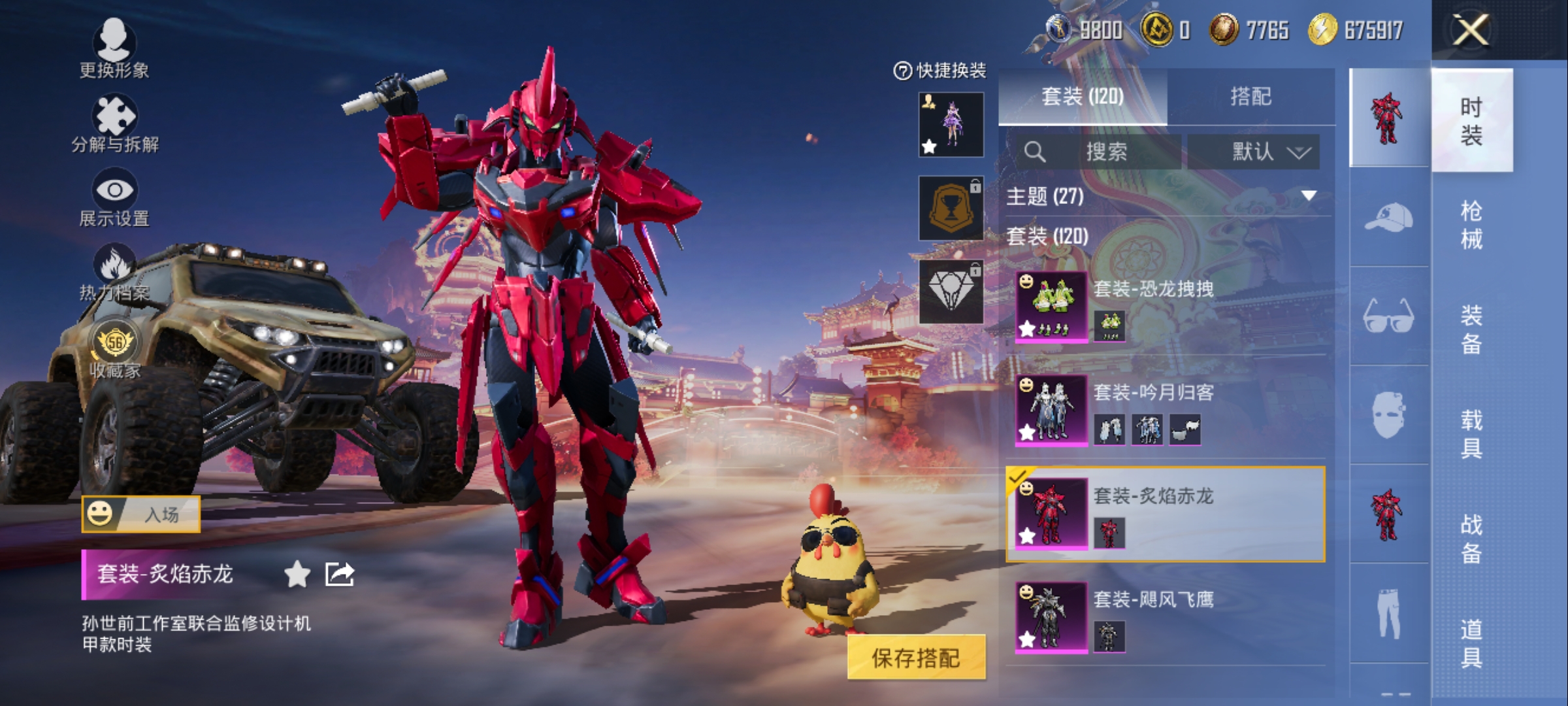Choose the glasses accessory category
The width and height of the screenshot is (1568, 706).
(x=1388, y=316)
